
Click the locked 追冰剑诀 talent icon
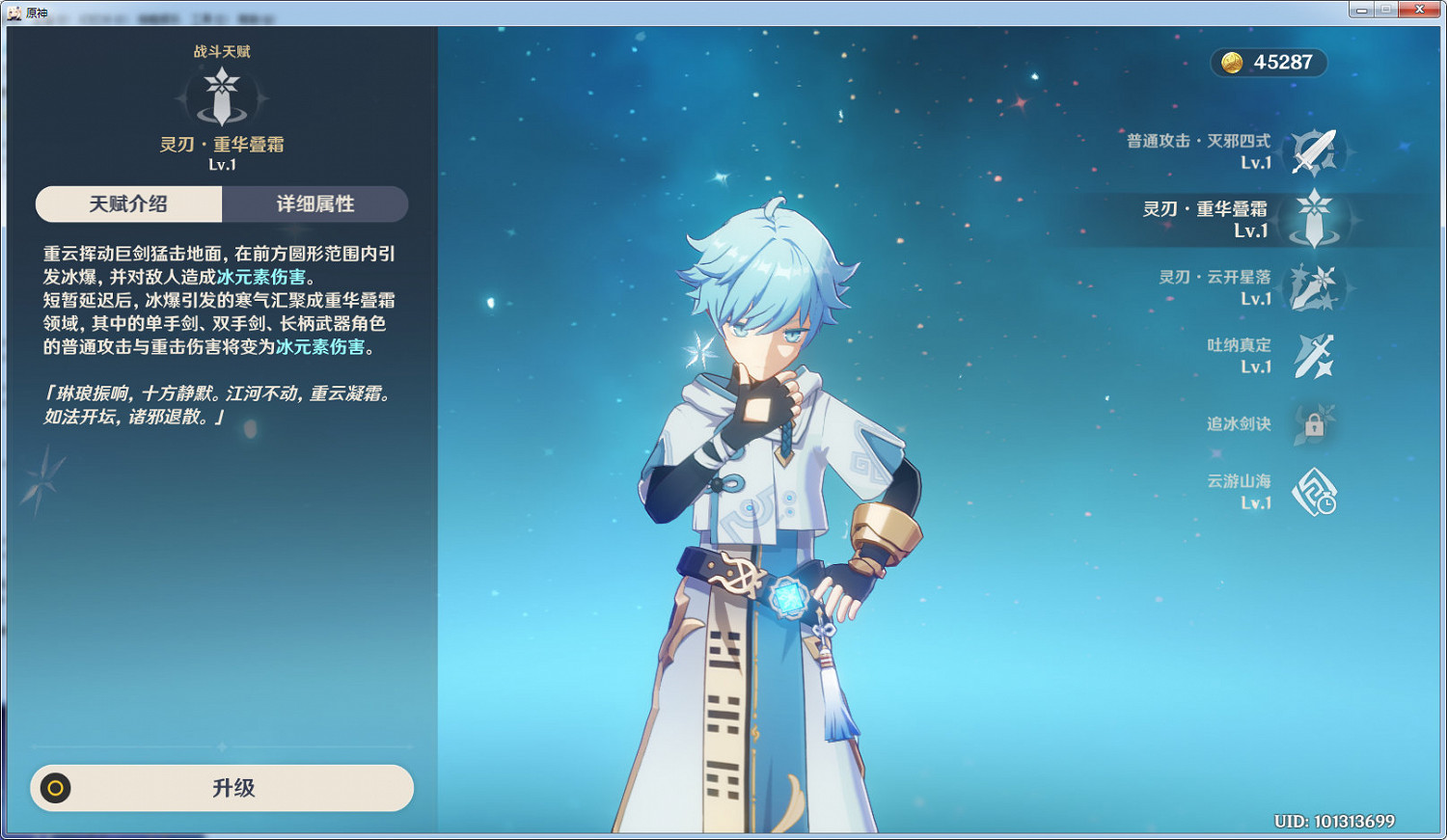pos(1315,422)
